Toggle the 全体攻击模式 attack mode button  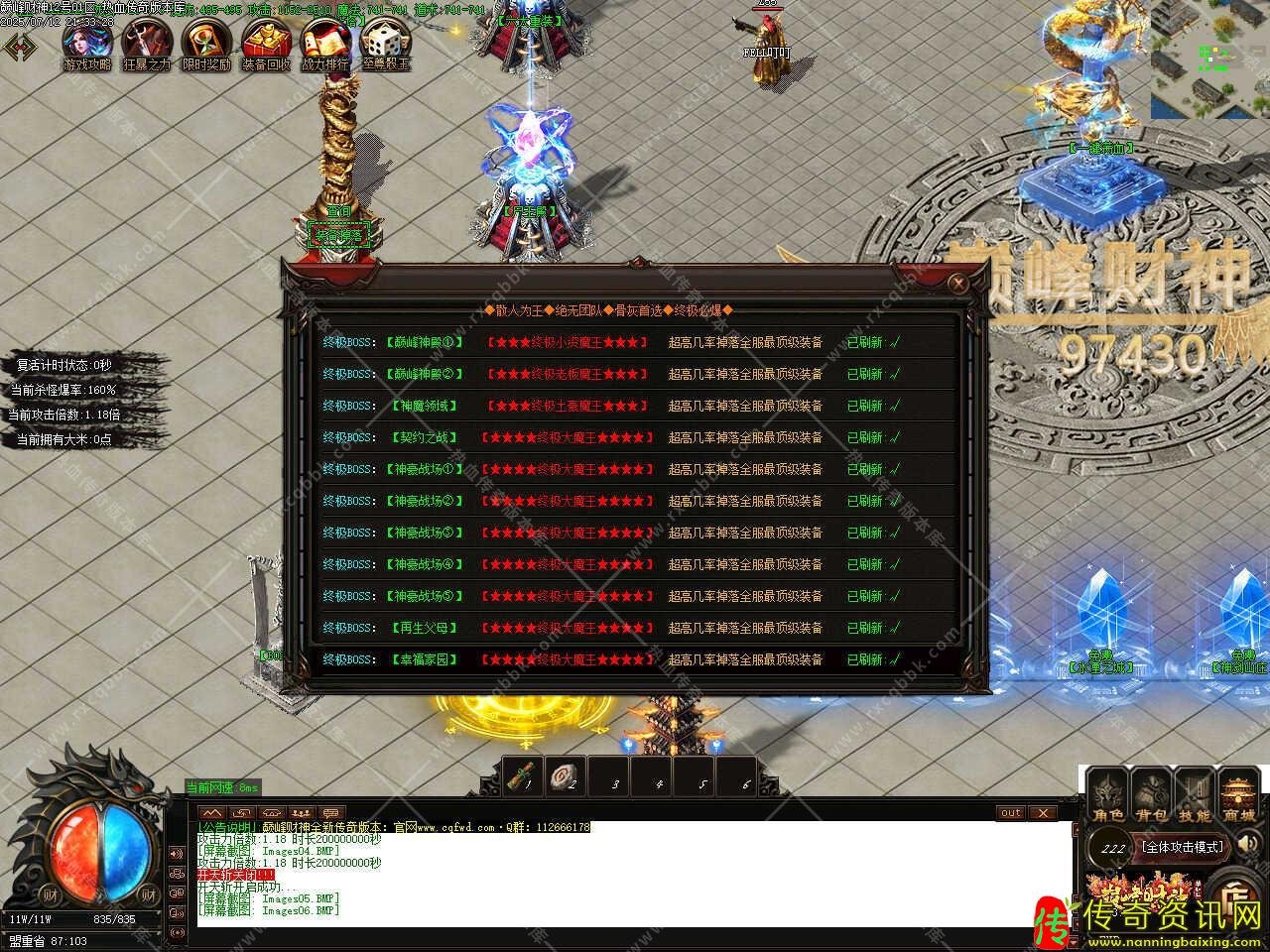point(1182,848)
